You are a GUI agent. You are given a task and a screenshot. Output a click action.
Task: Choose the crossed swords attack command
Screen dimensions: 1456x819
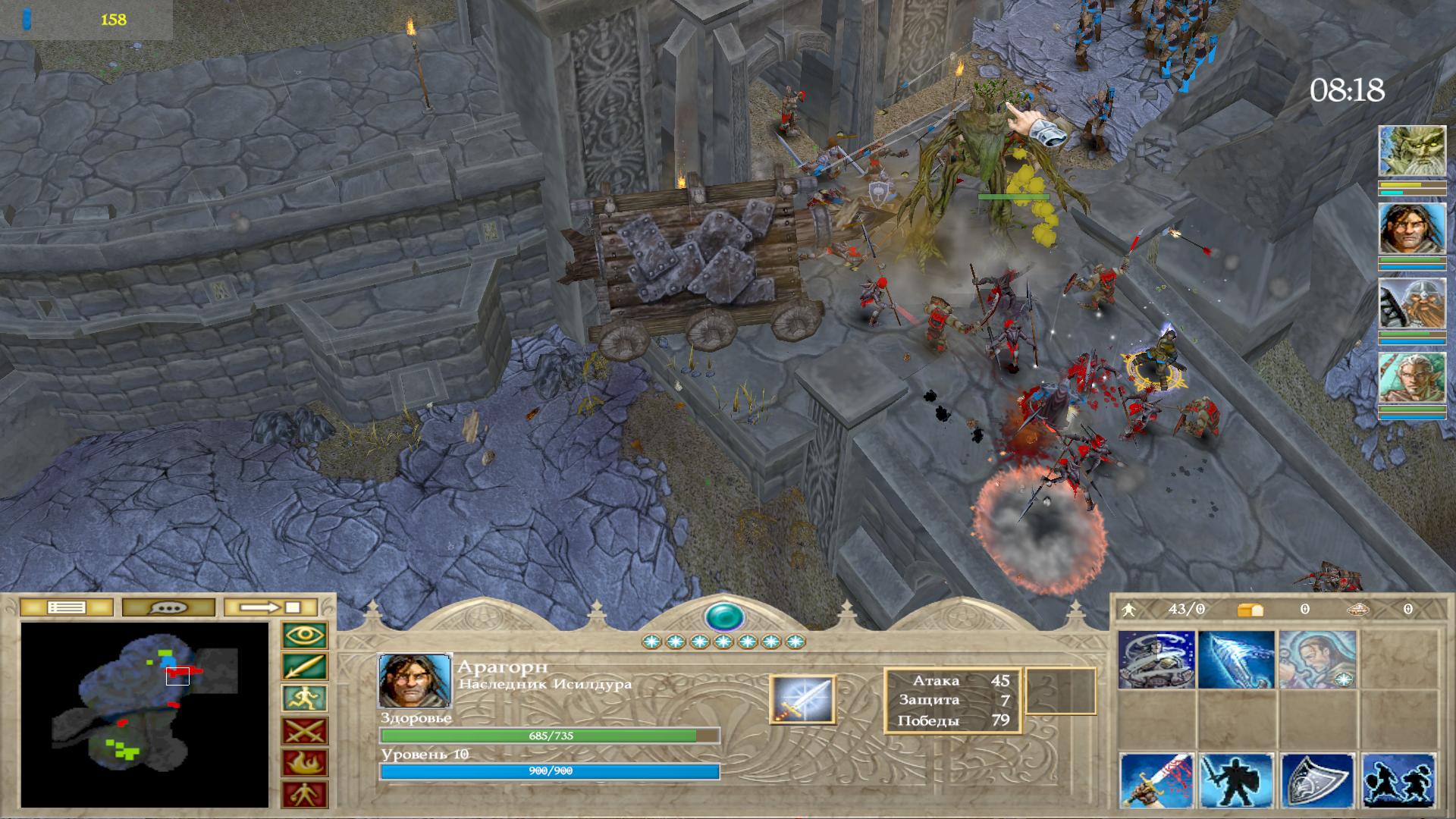coord(305,731)
